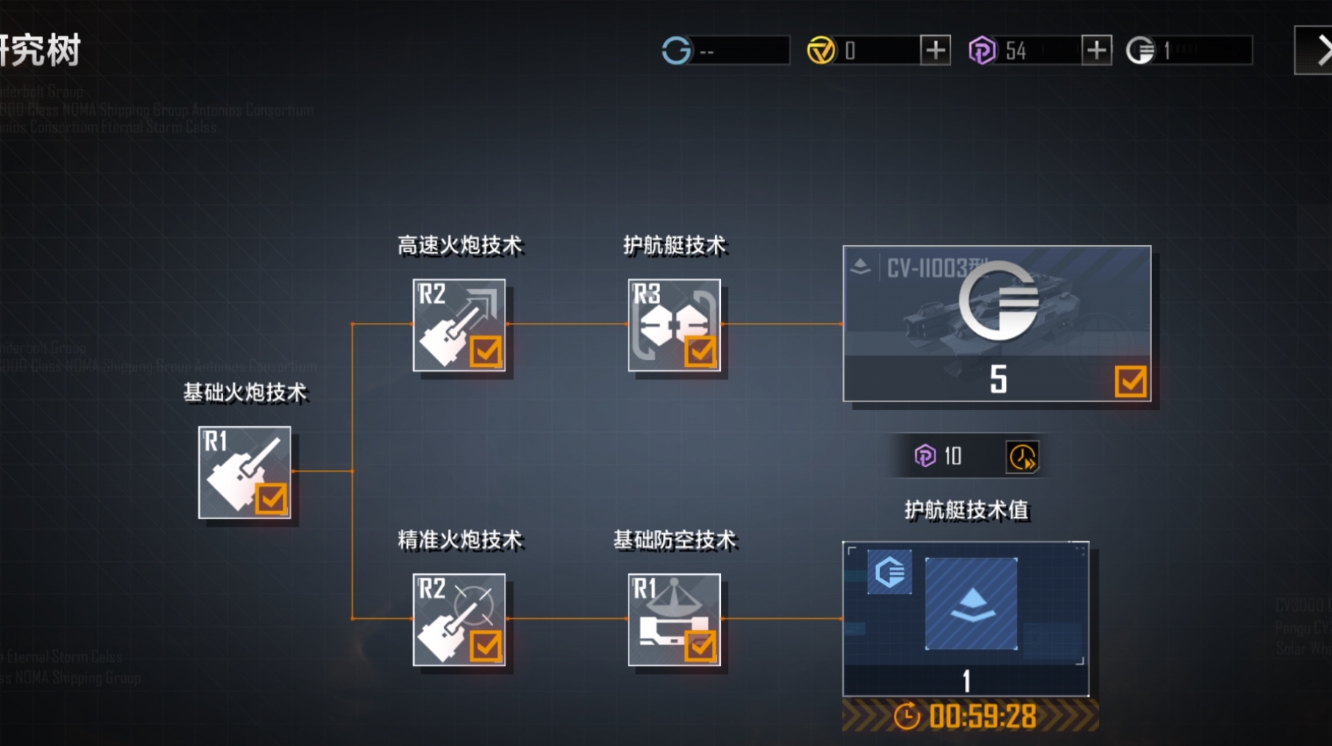Select the 精准火炮技术 R2 node
This screenshot has height=746, width=1332.
click(x=459, y=620)
